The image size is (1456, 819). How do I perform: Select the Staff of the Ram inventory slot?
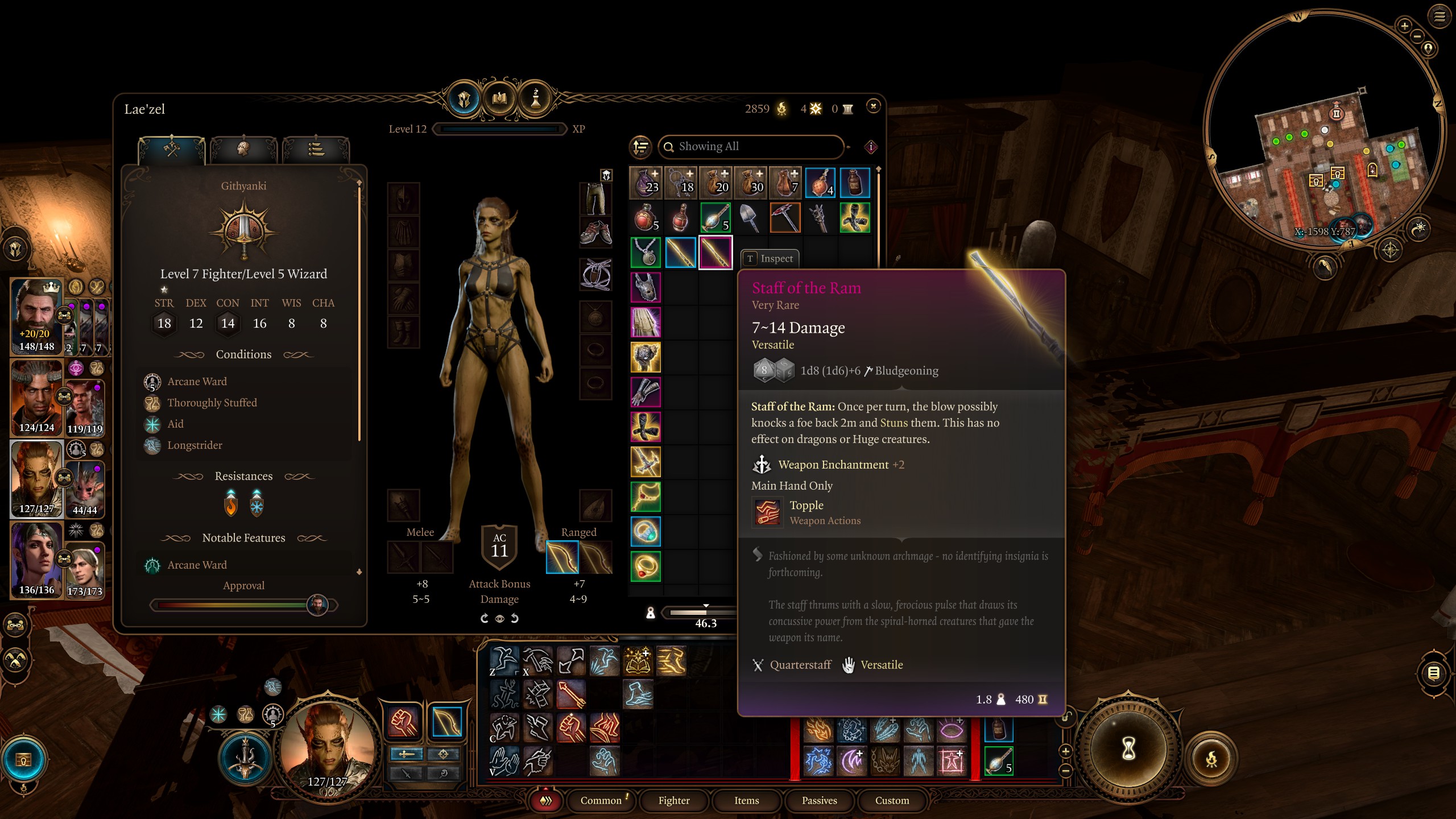coord(715,253)
